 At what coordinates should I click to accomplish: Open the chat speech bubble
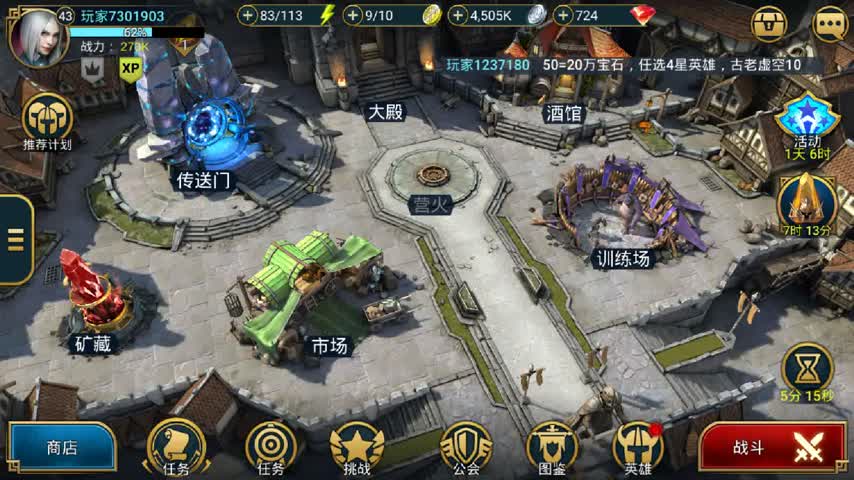pos(829,23)
